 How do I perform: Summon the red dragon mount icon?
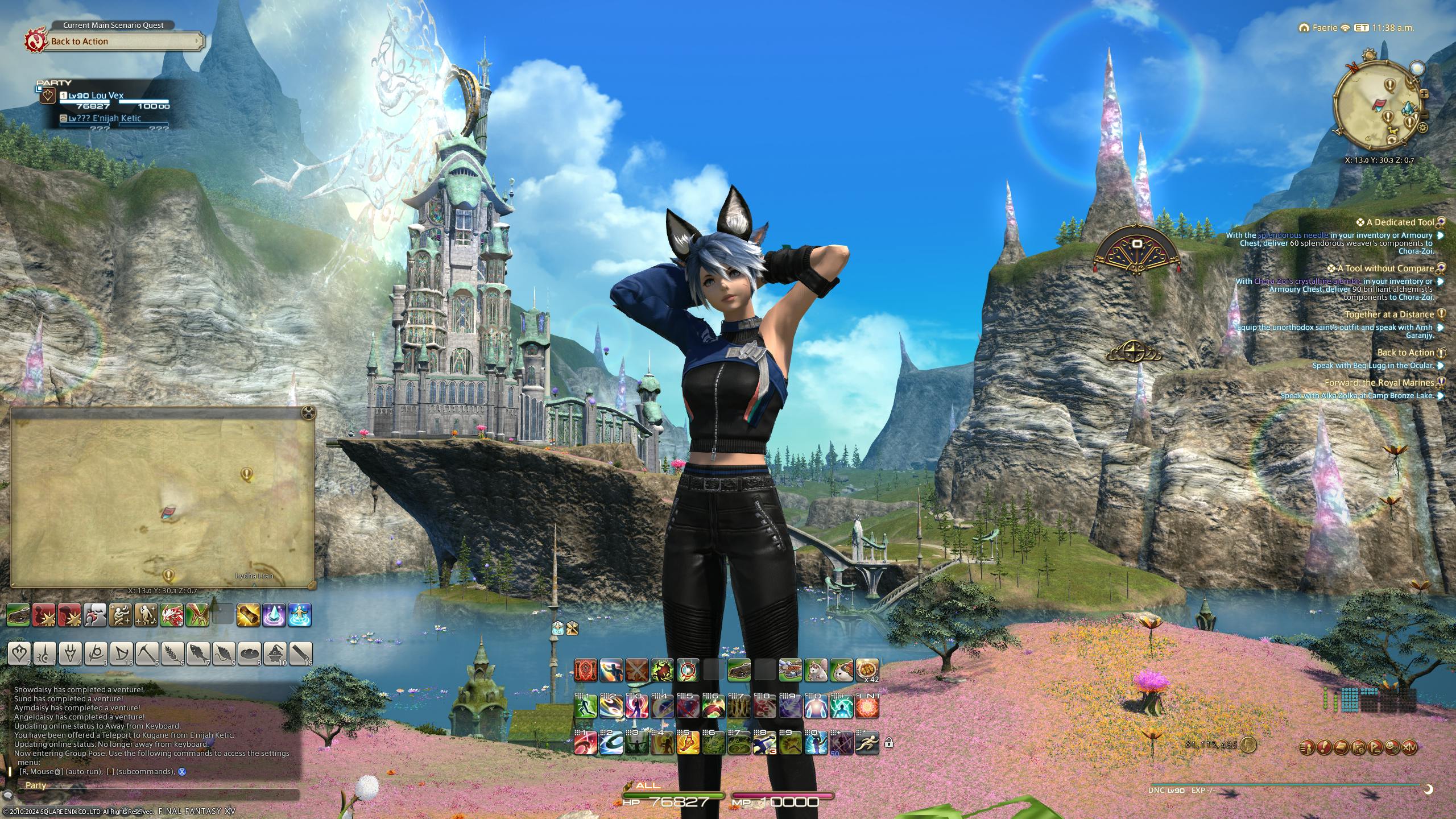(172, 615)
